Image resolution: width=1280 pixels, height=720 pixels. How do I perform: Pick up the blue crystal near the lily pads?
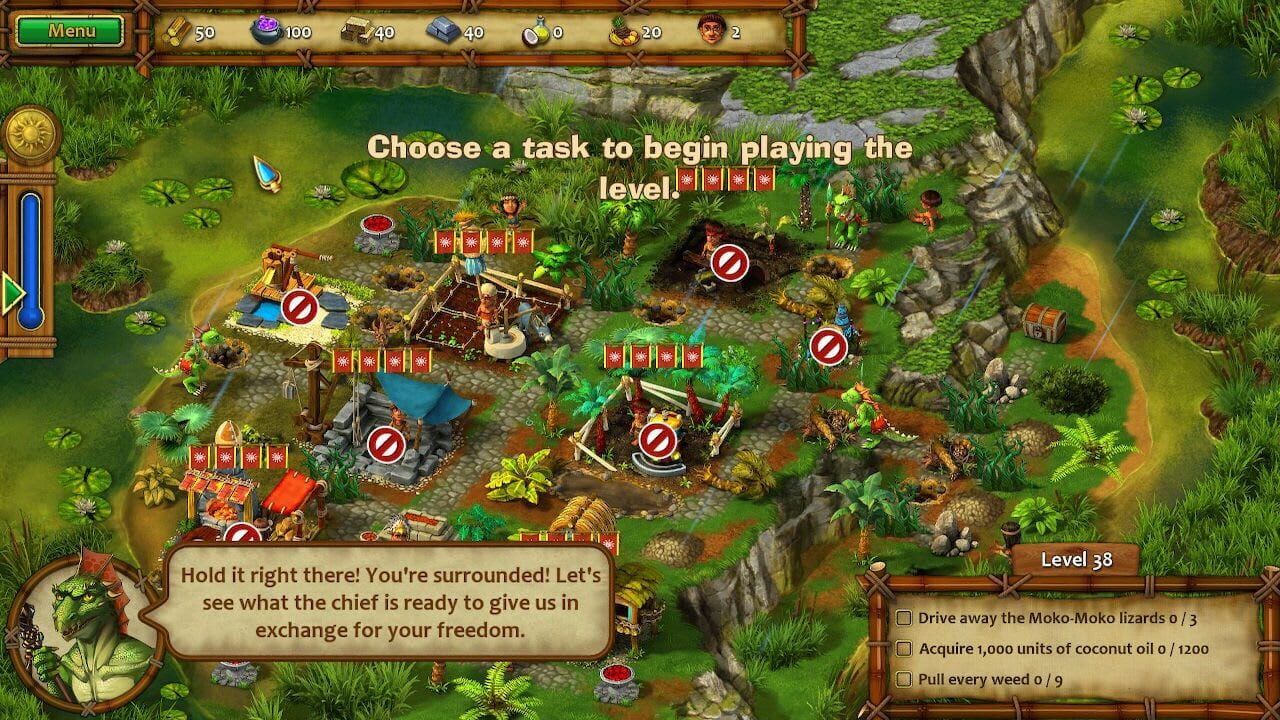pos(266,170)
